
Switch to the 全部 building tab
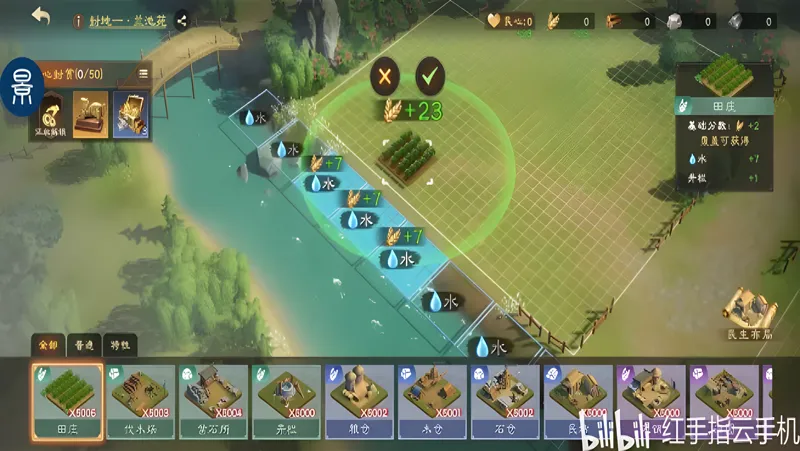click(48, 345)
